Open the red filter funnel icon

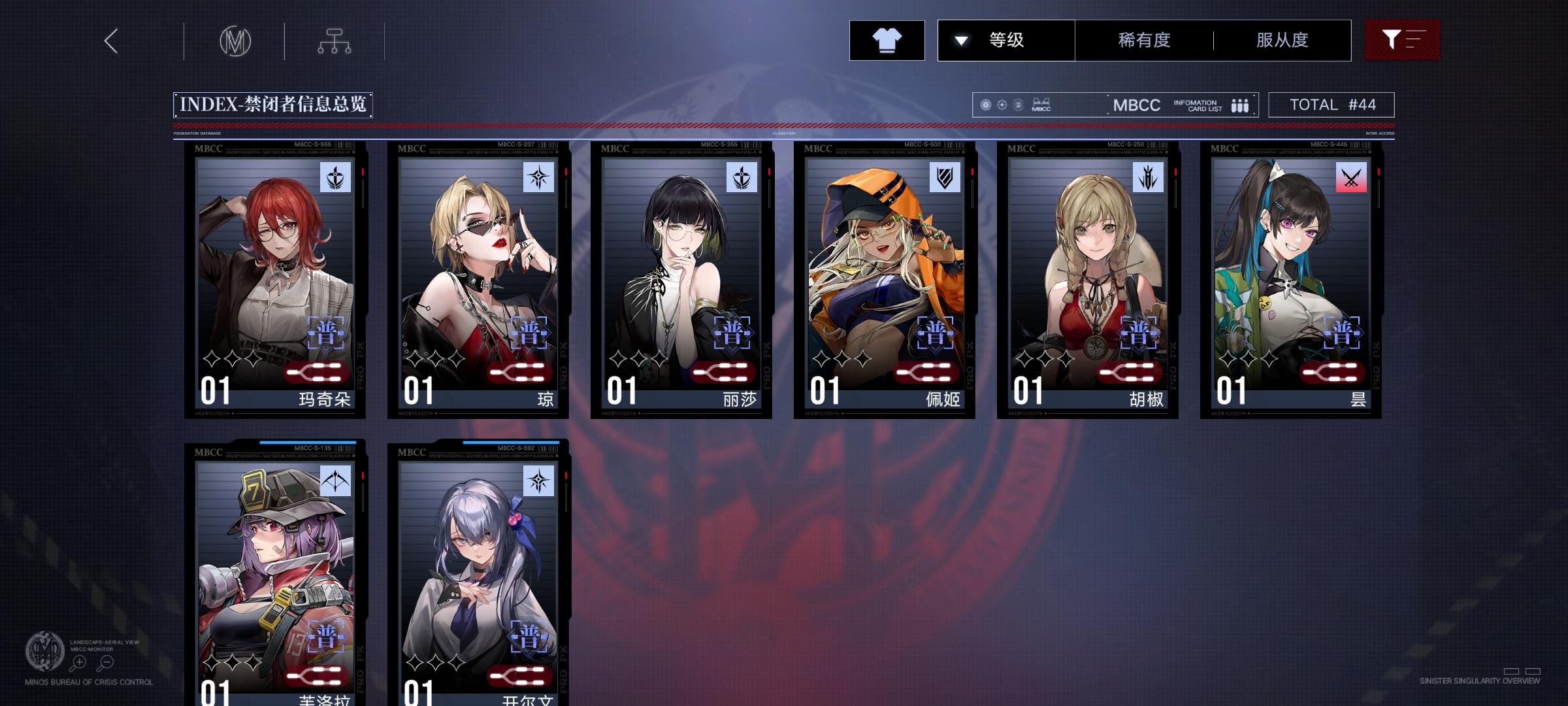1402,40
